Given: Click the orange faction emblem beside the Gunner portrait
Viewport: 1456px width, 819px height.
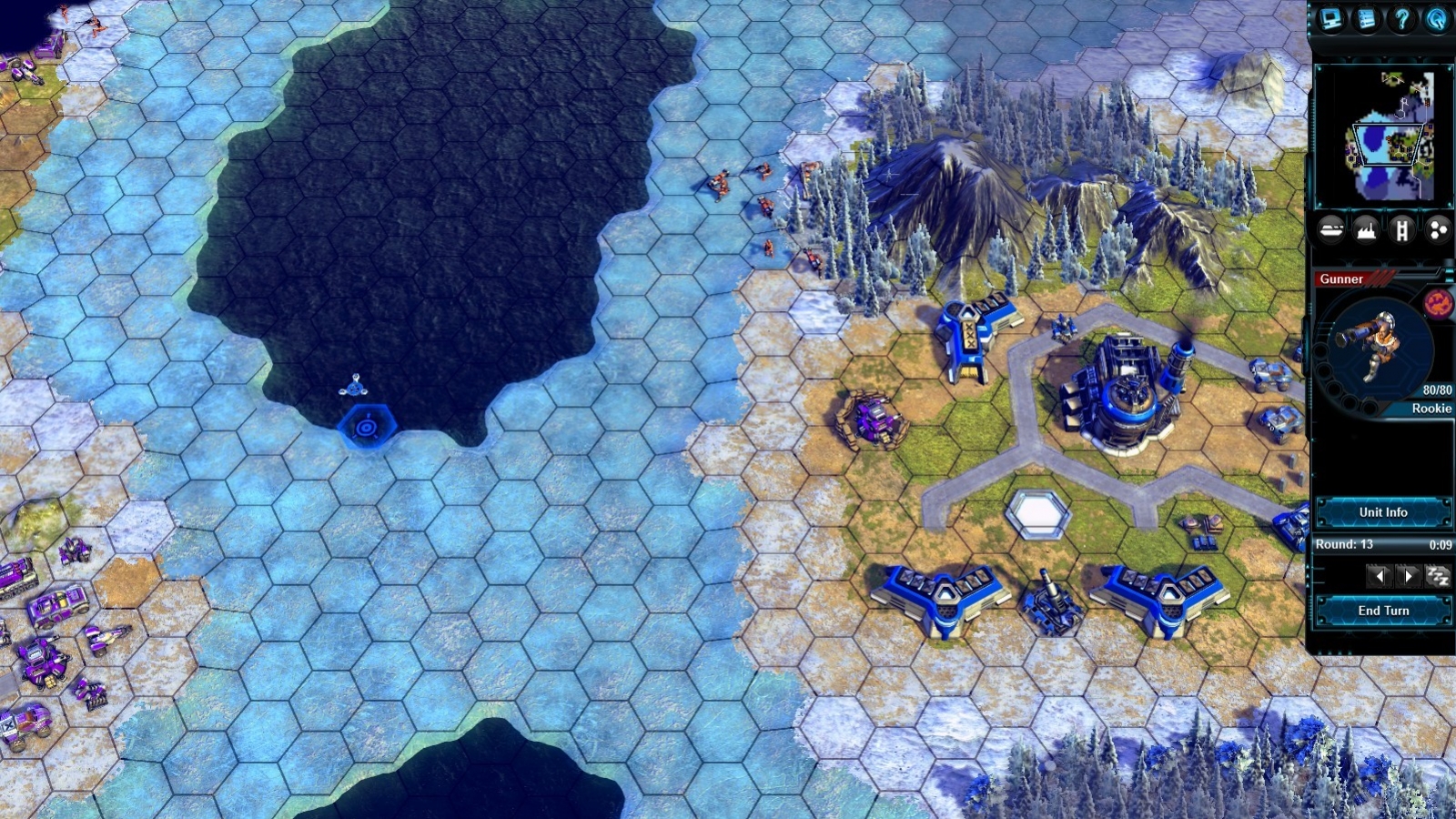Looking at the screenshot, I should click(1440, 302).
